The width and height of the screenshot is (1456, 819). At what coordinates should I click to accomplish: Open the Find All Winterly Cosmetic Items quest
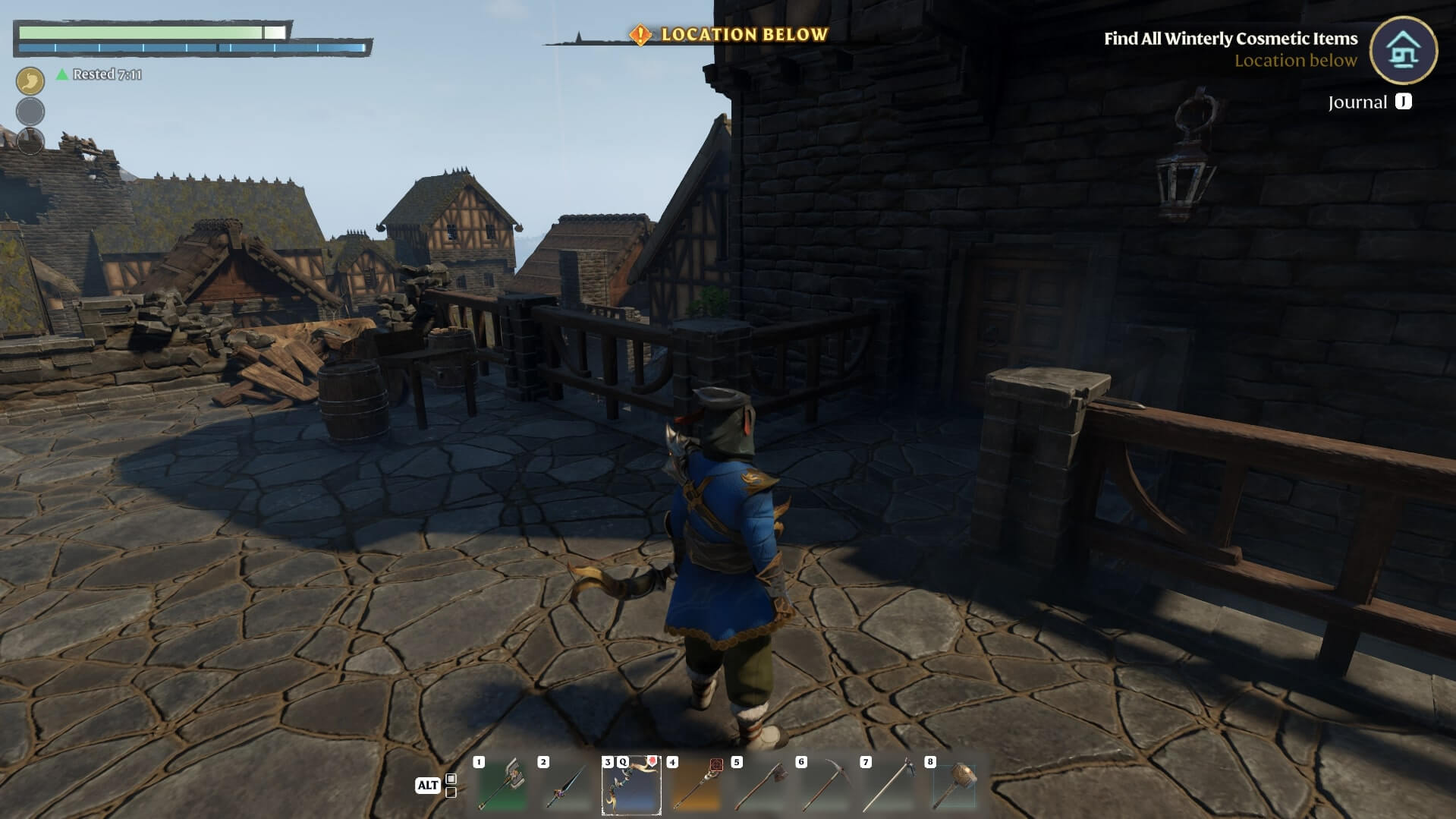coord(1230,39)
